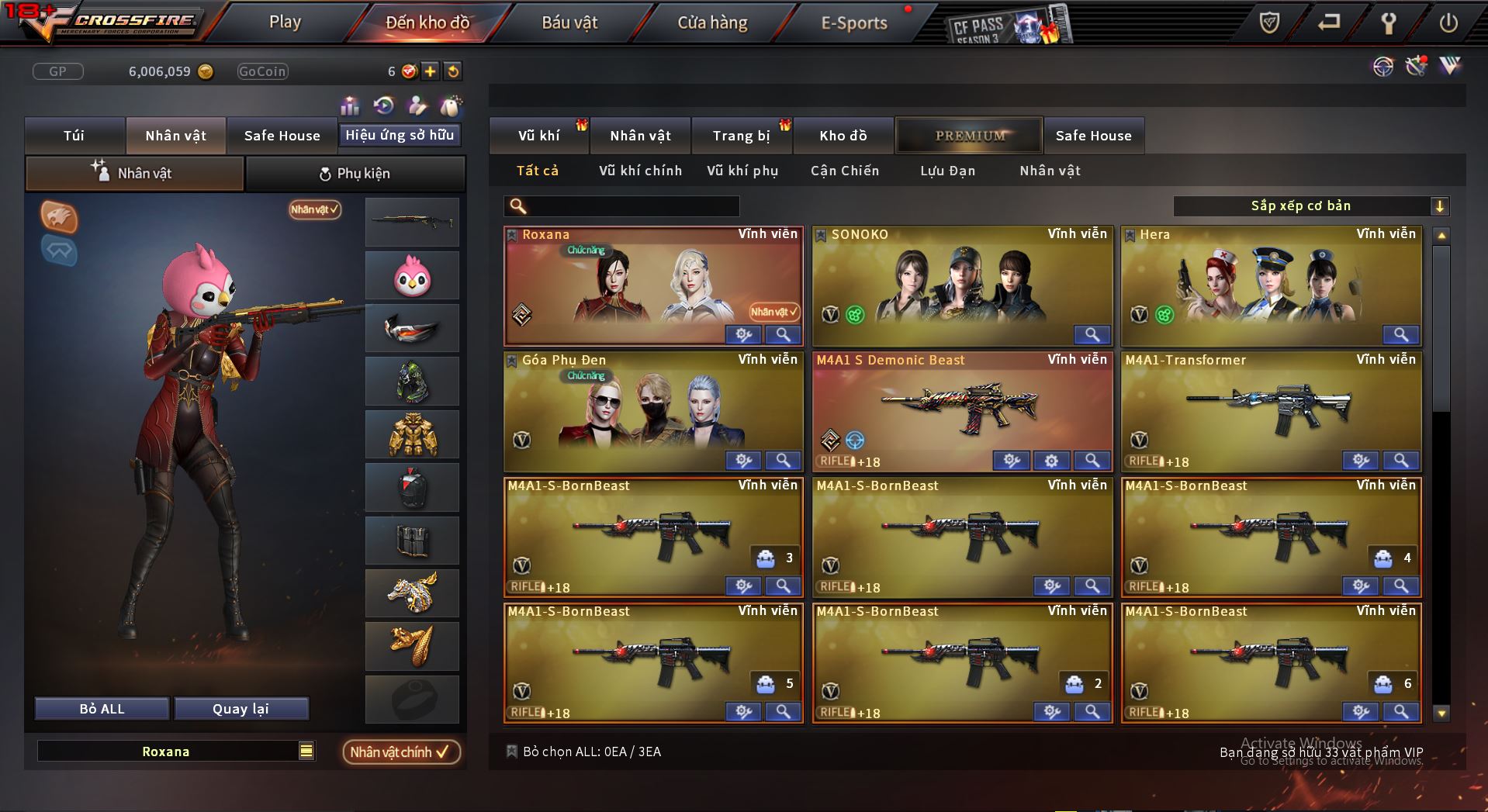Filter by Cận Chiến weapons

[x=845, y=171]
